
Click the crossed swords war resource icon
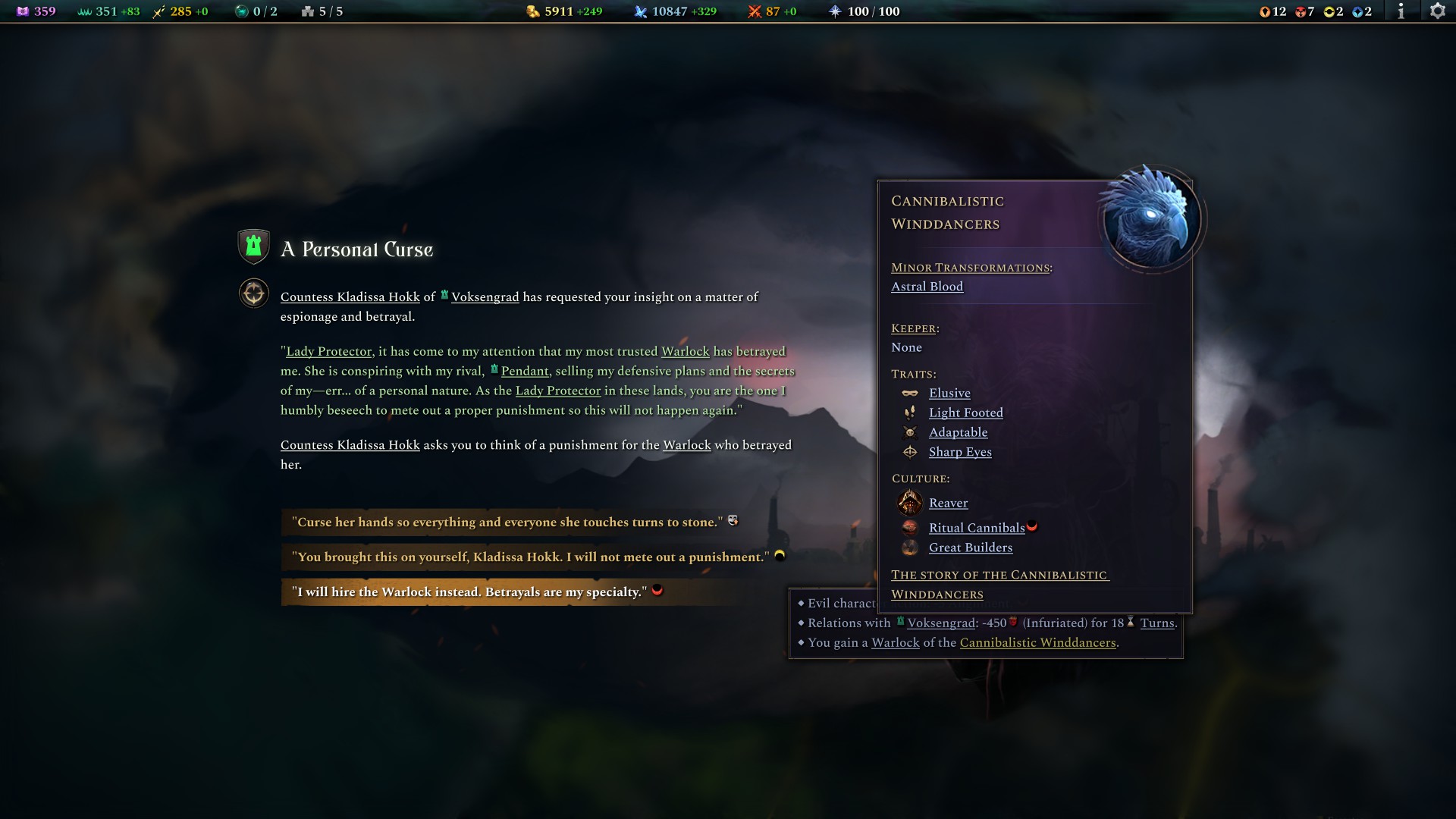(755, 11)
